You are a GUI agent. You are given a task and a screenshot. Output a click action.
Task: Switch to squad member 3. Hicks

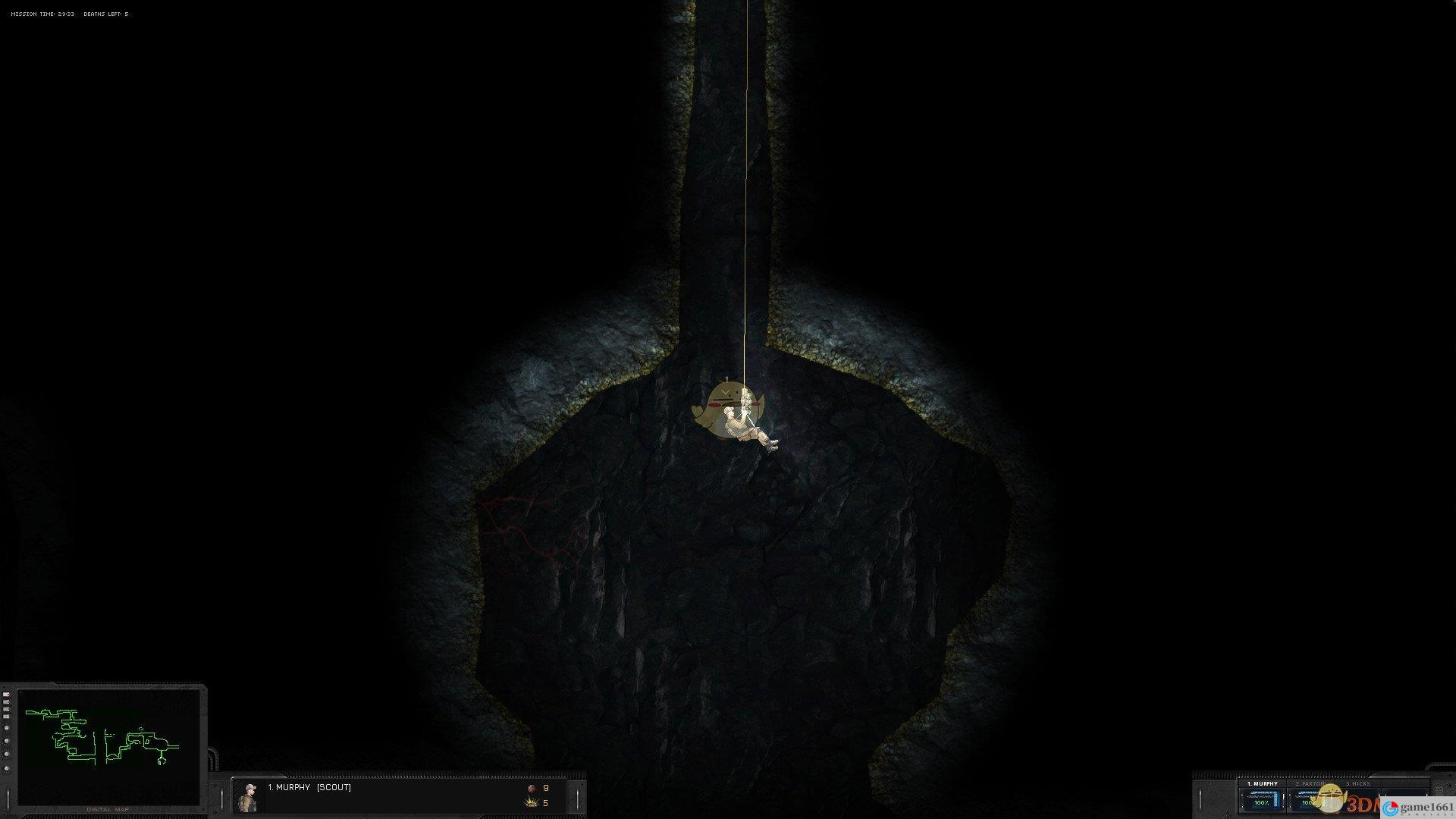1357,784
